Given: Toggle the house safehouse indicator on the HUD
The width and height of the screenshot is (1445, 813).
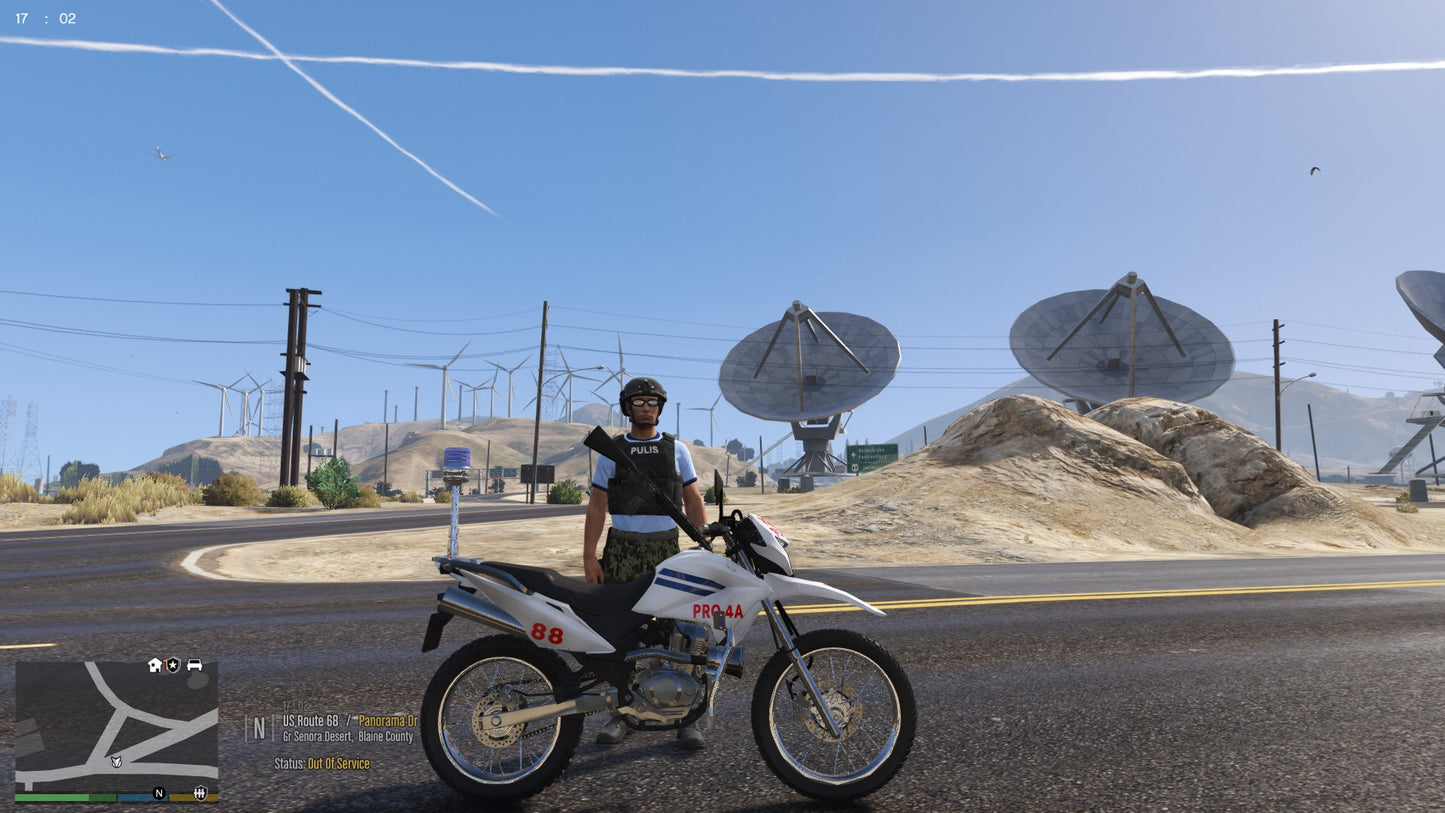Looking at the screenshot, I should [x=154, y=664].
